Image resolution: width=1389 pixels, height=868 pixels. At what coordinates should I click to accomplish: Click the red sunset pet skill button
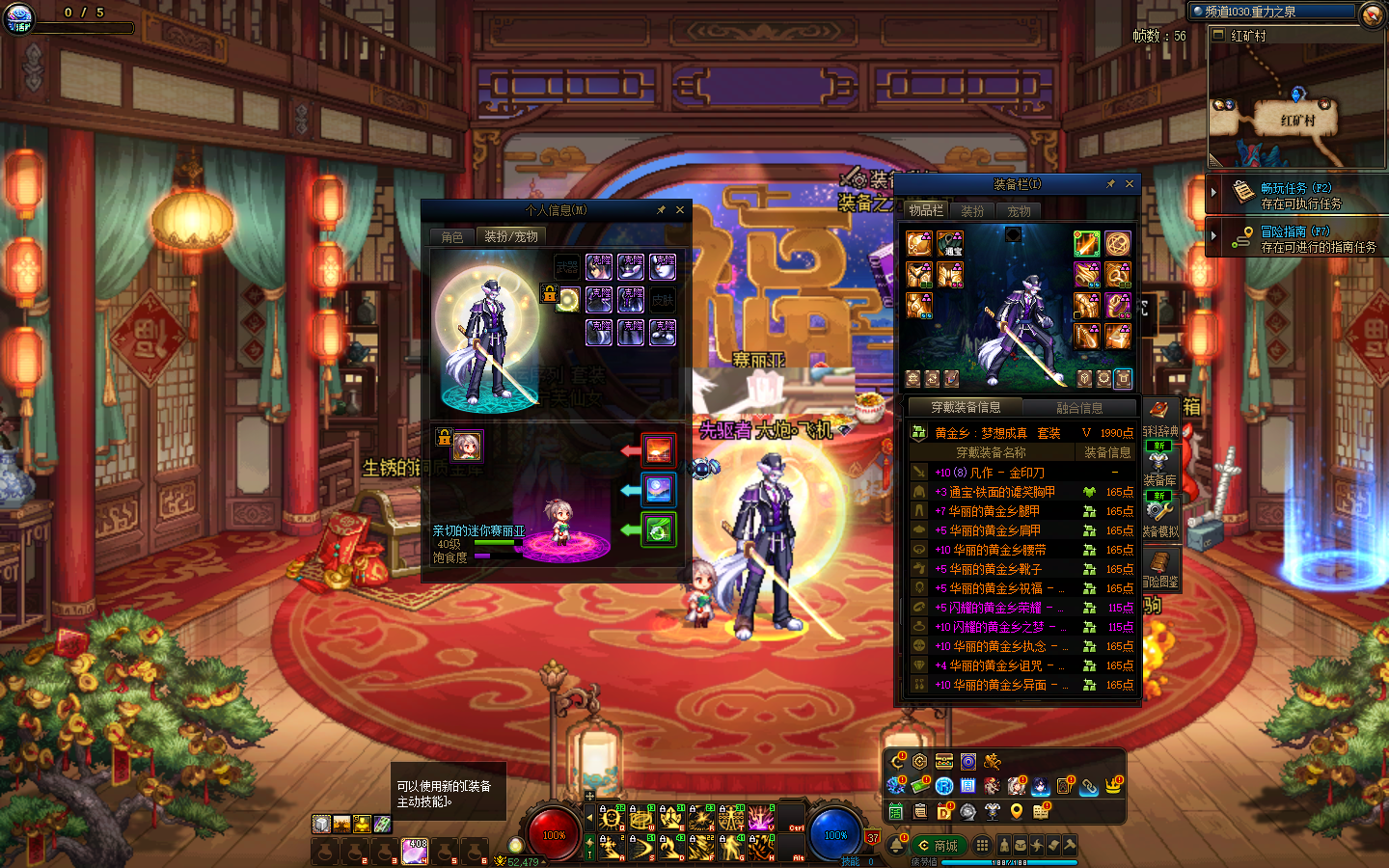[x=659, y=449]
